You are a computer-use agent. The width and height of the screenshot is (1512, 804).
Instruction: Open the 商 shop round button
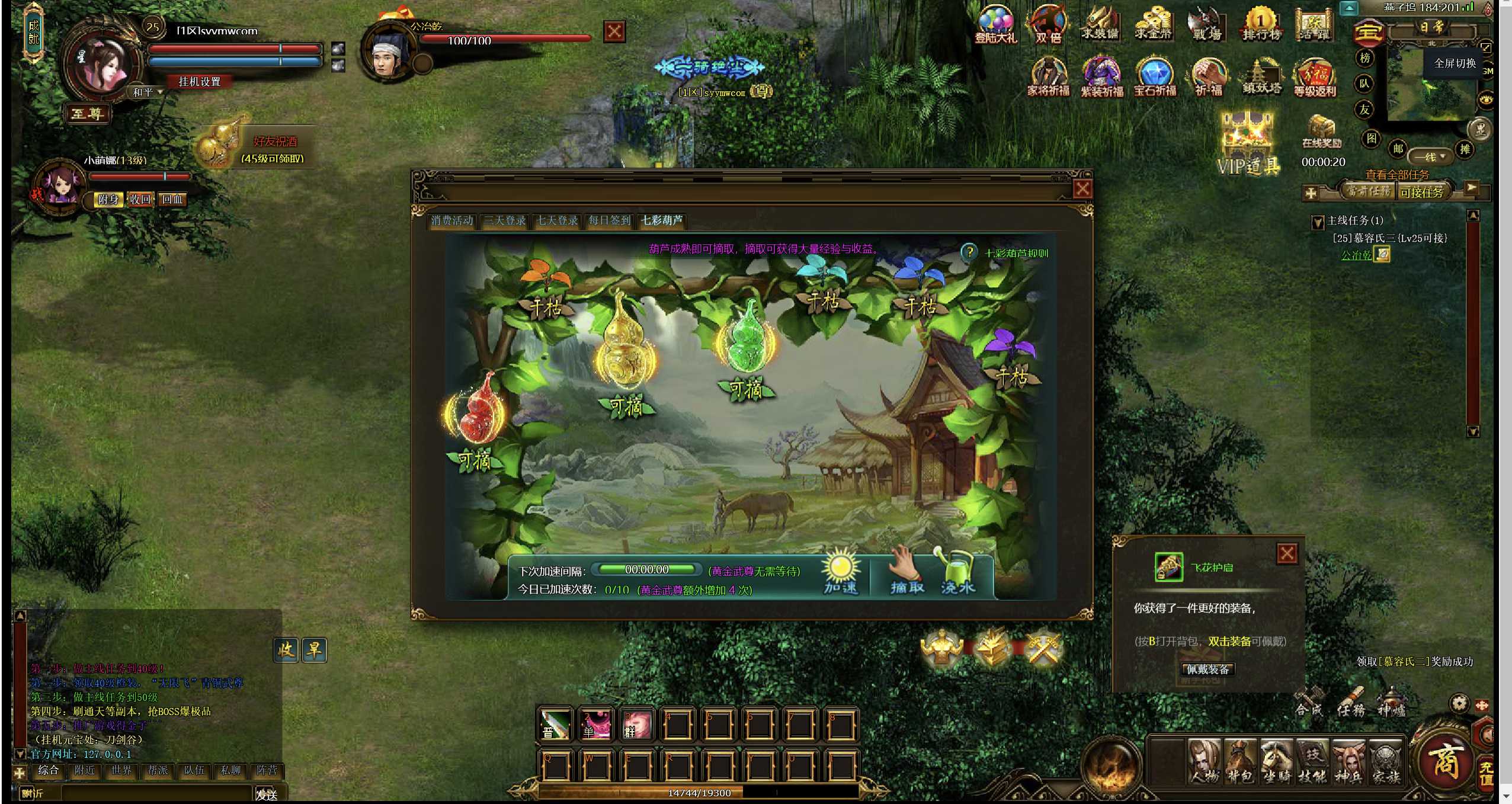pyautogui.click(x=1445, y=760)
